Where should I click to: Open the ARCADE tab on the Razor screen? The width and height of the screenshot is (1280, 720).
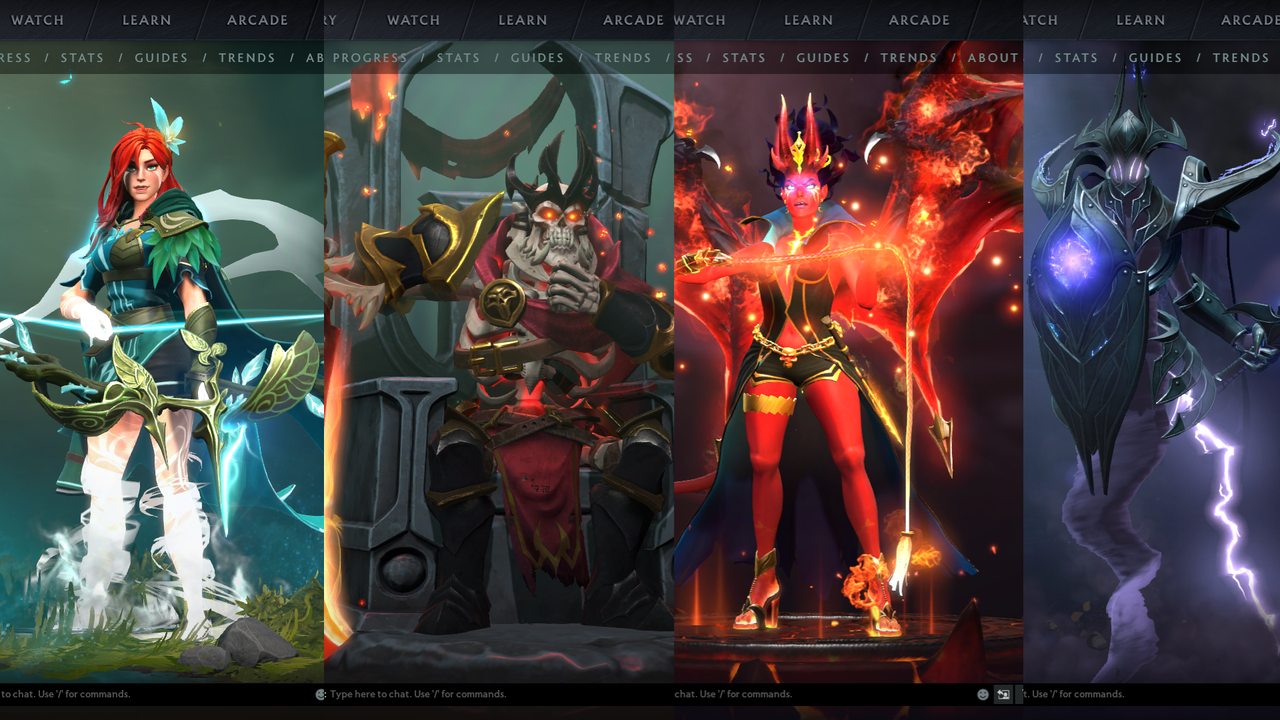(1248, 20)
